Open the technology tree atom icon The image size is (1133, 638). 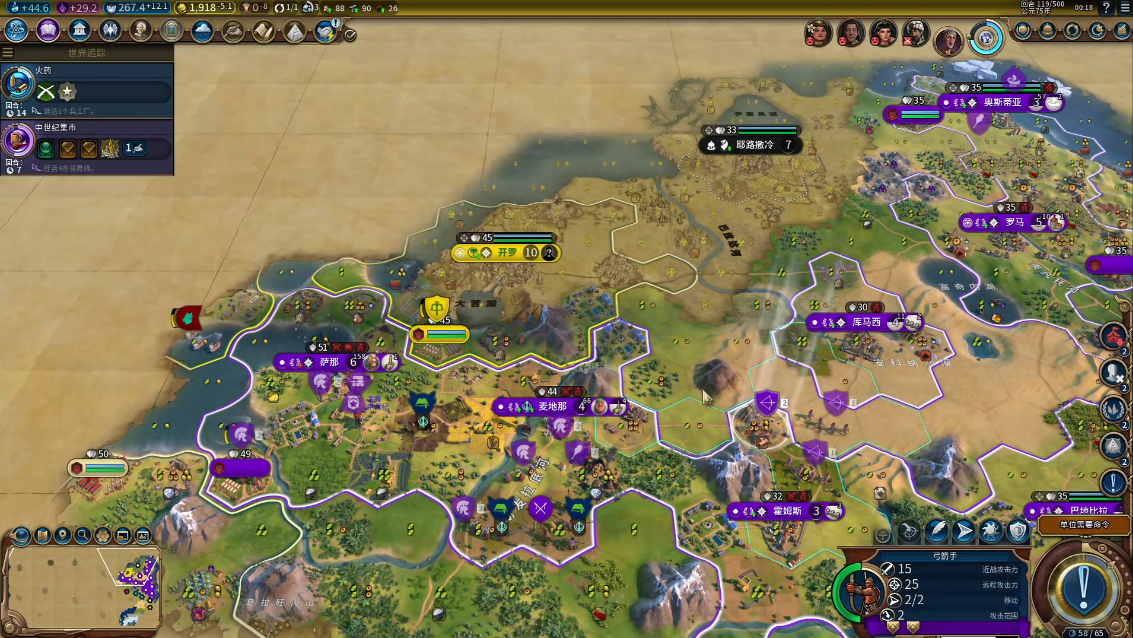(x=16, y=30)
